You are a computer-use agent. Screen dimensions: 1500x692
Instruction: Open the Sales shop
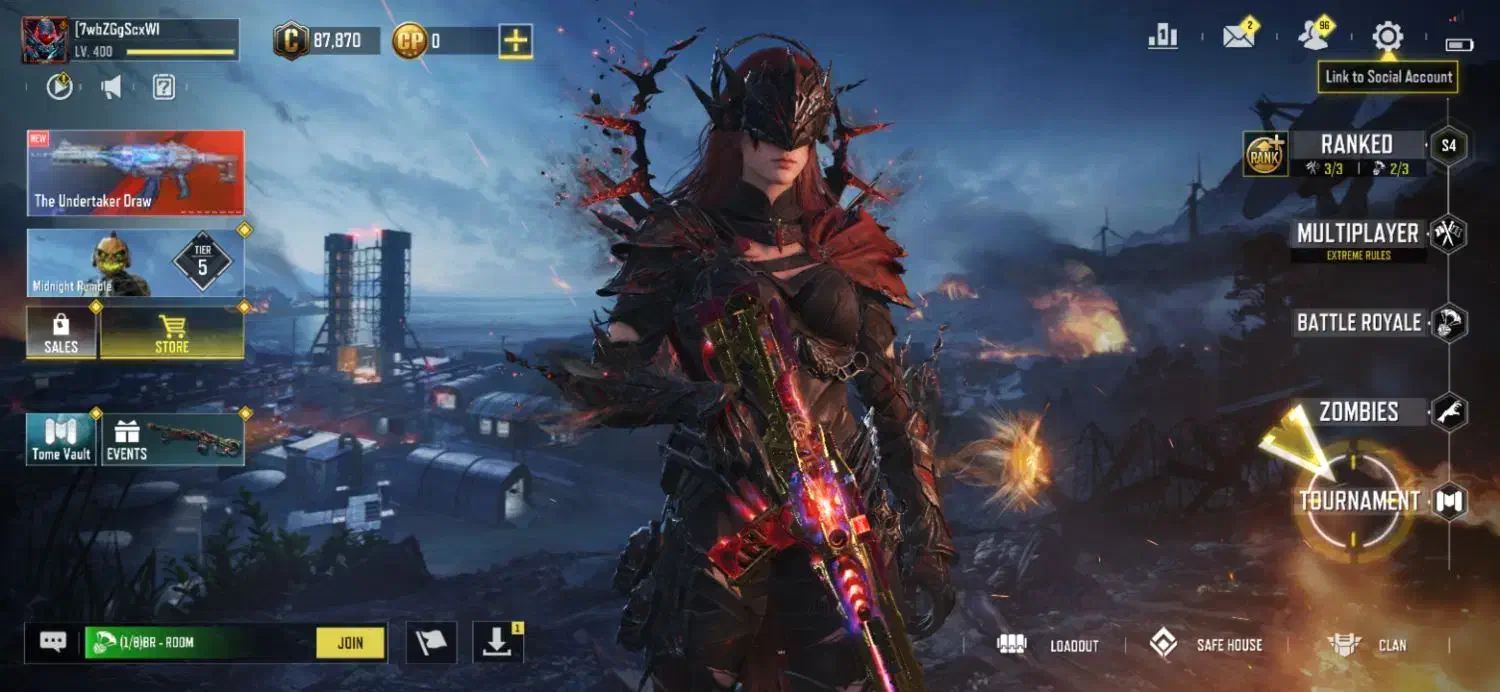(61, 333)
